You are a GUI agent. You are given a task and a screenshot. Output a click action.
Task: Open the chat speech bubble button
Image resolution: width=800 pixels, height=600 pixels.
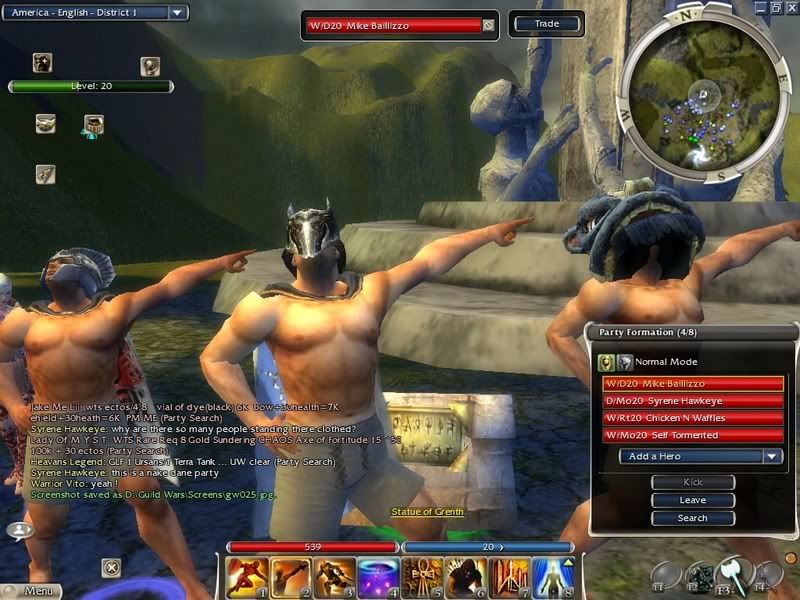(18, 530)
